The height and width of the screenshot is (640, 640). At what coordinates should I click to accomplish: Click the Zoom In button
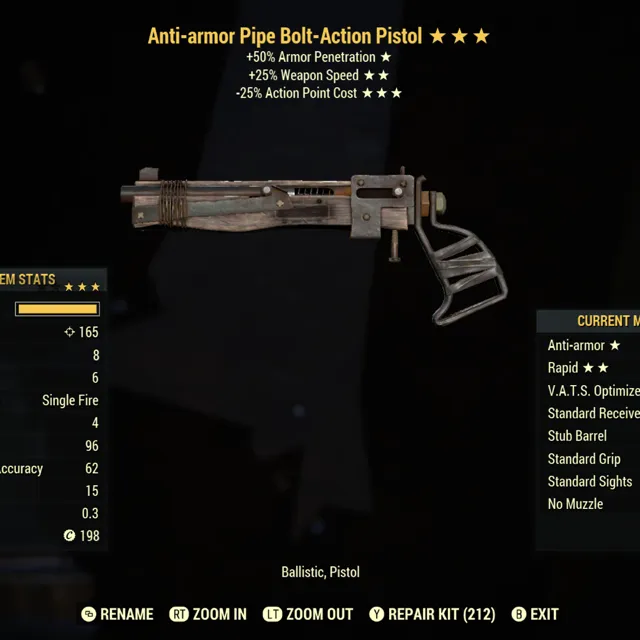tap(208, 614)
